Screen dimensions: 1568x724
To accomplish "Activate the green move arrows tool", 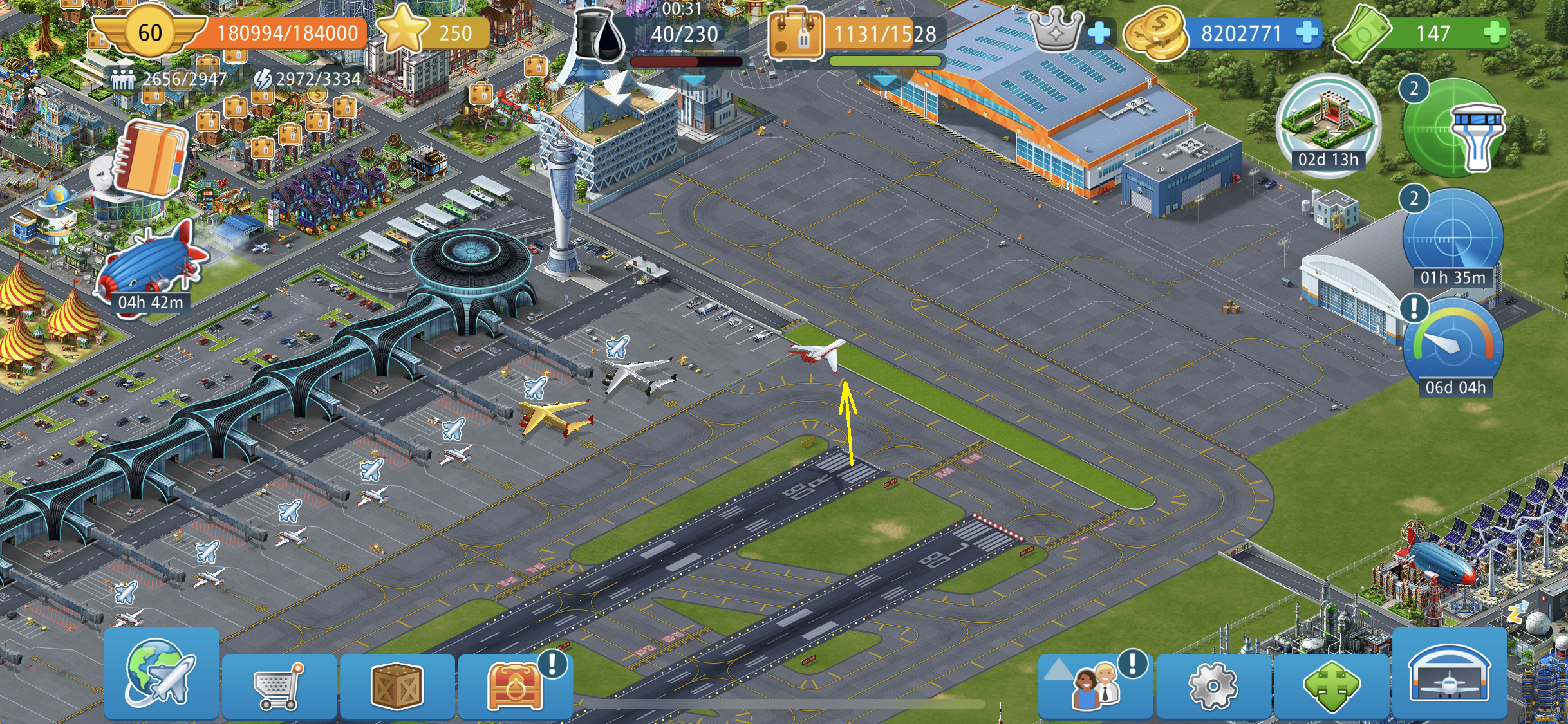I will [x=1332, y=686].
